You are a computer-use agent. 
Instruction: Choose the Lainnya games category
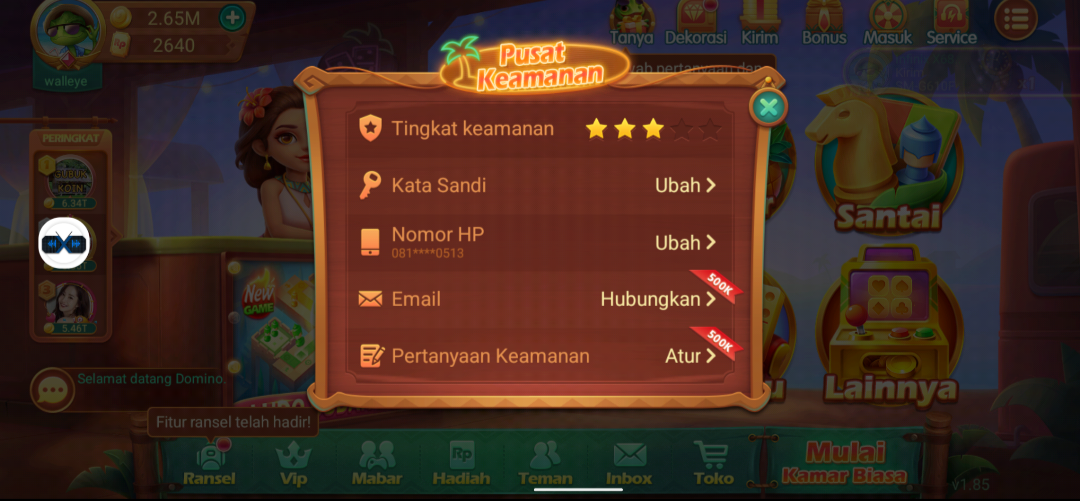[x=888, y=330]
